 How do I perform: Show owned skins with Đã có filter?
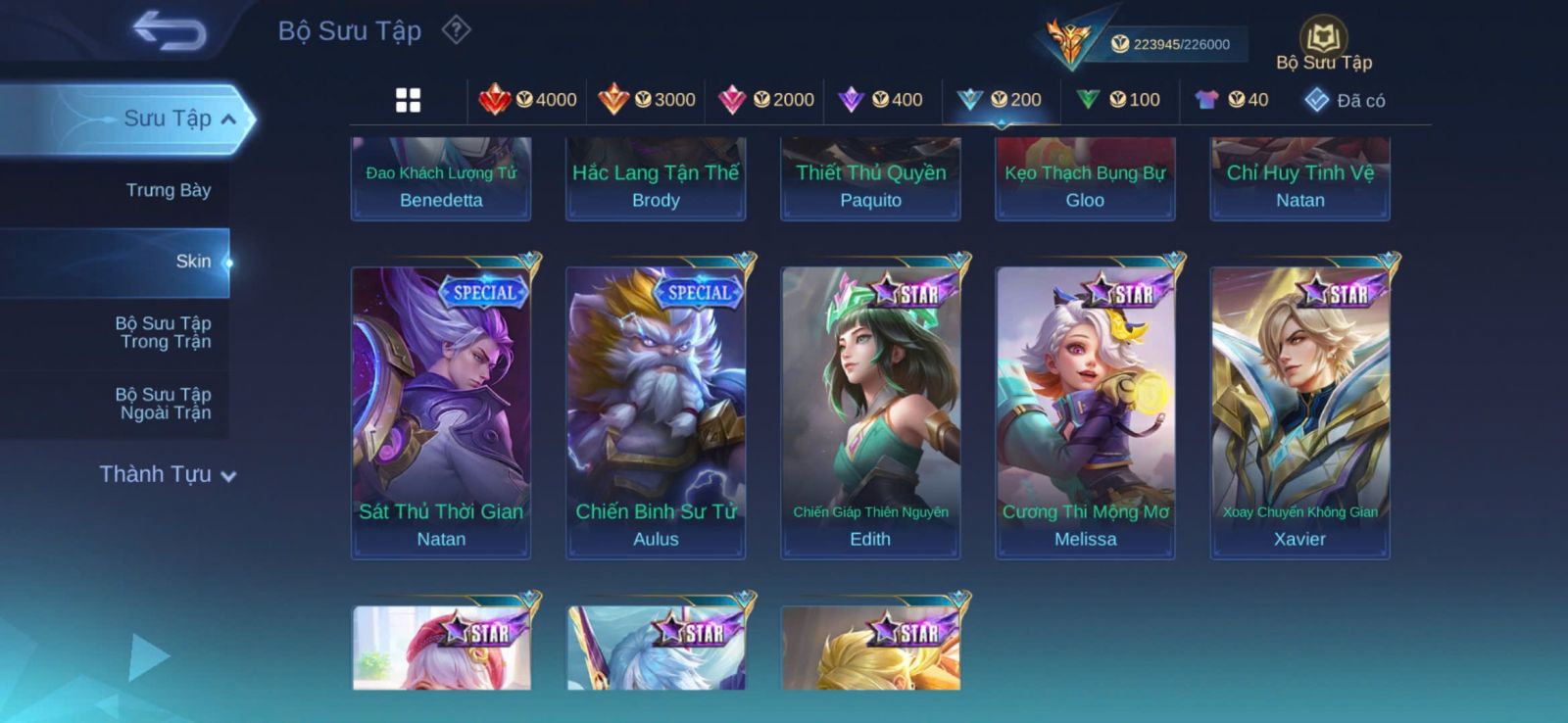(x=1345, y=100)
